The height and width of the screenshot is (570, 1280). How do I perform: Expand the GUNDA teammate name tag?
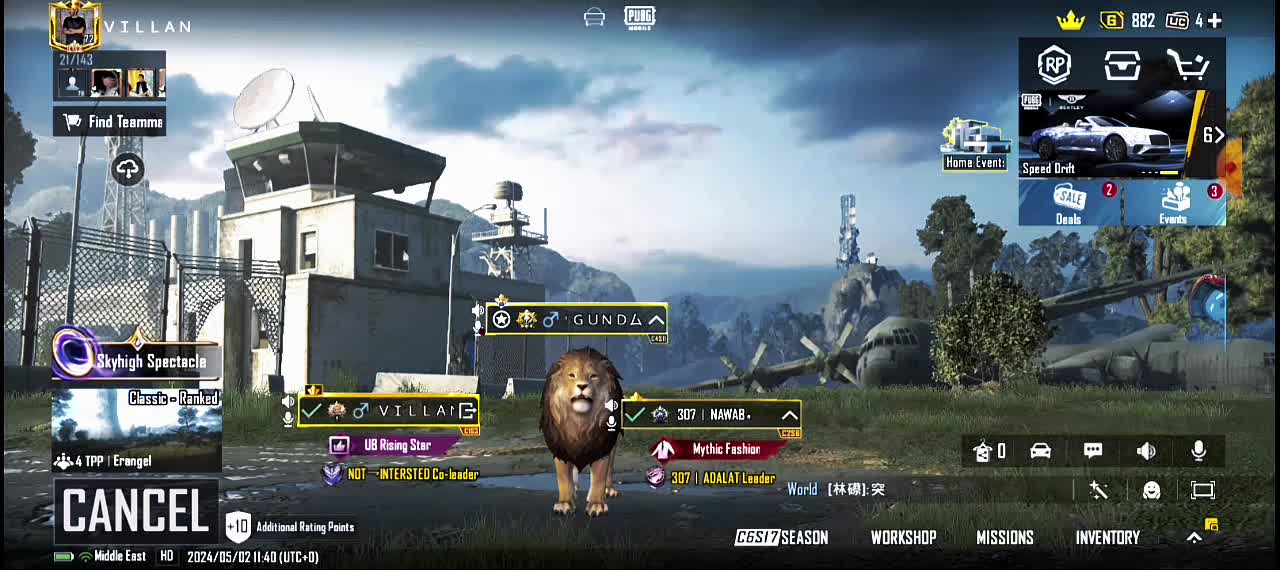click(x=656, y=320)
